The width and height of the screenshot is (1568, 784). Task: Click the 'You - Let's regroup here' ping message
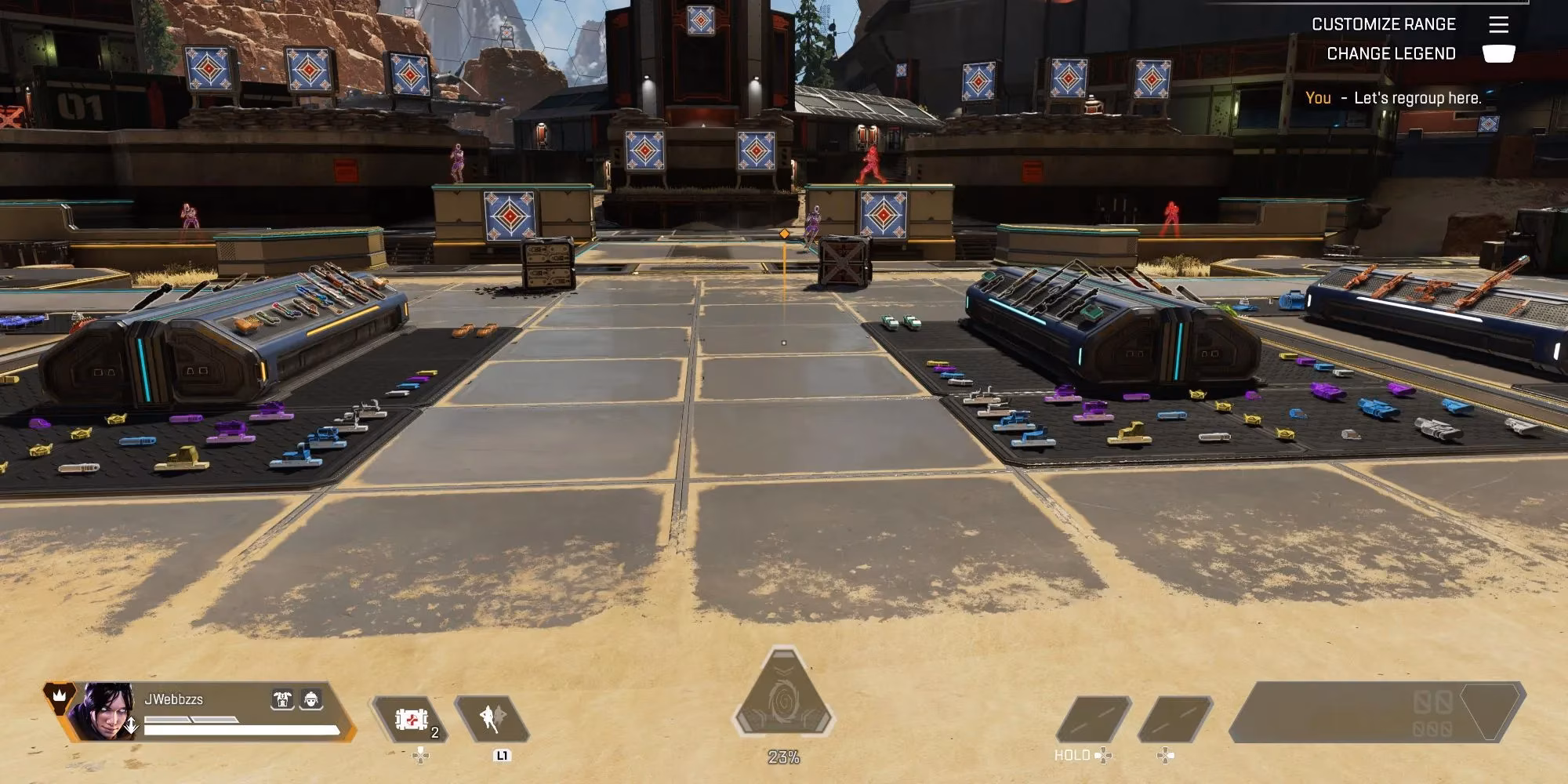coord(1392,98)
